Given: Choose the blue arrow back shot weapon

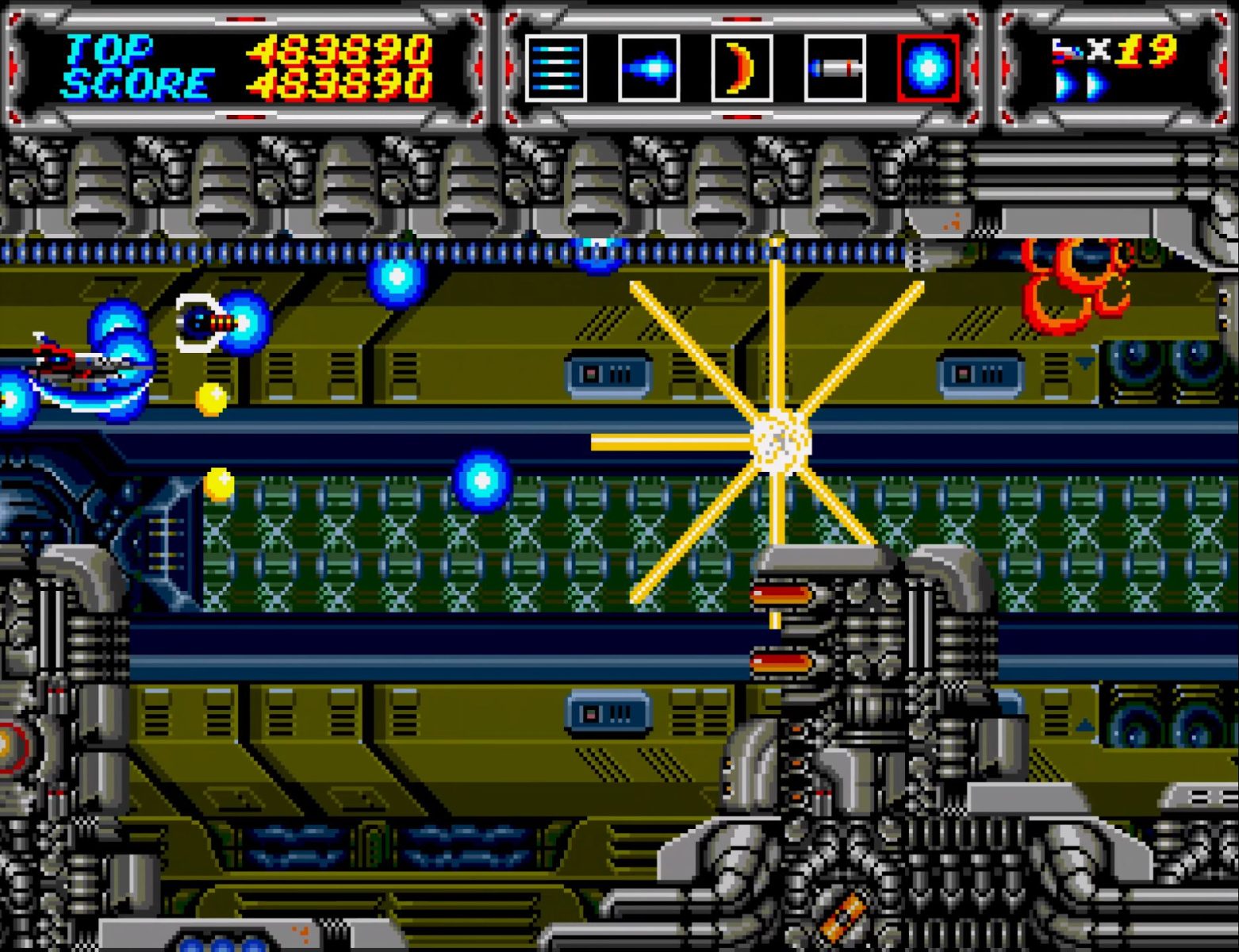Looking at the screenshot, I should click(649, 68).
